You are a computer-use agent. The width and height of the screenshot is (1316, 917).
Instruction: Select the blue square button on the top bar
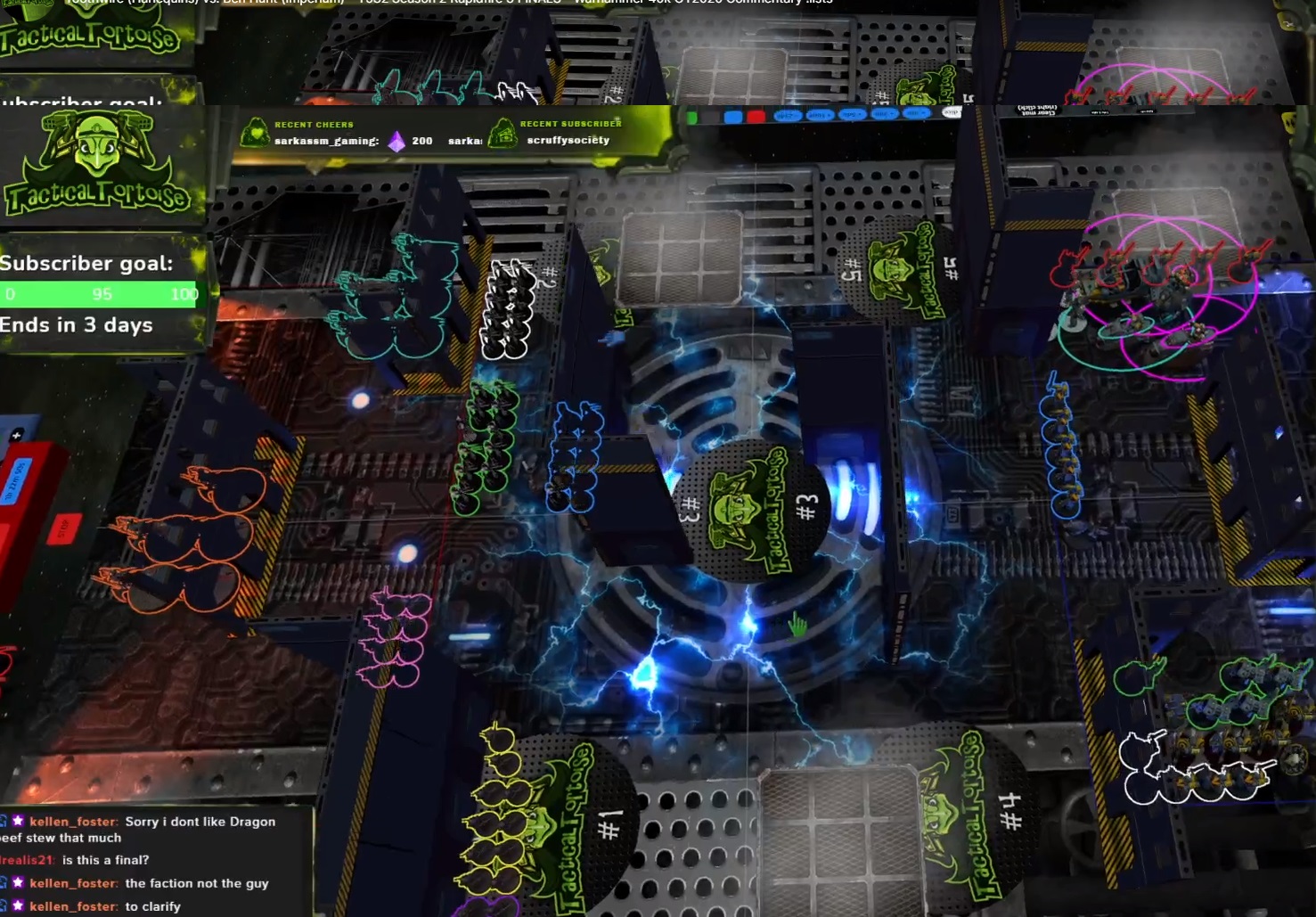[732, 117]
